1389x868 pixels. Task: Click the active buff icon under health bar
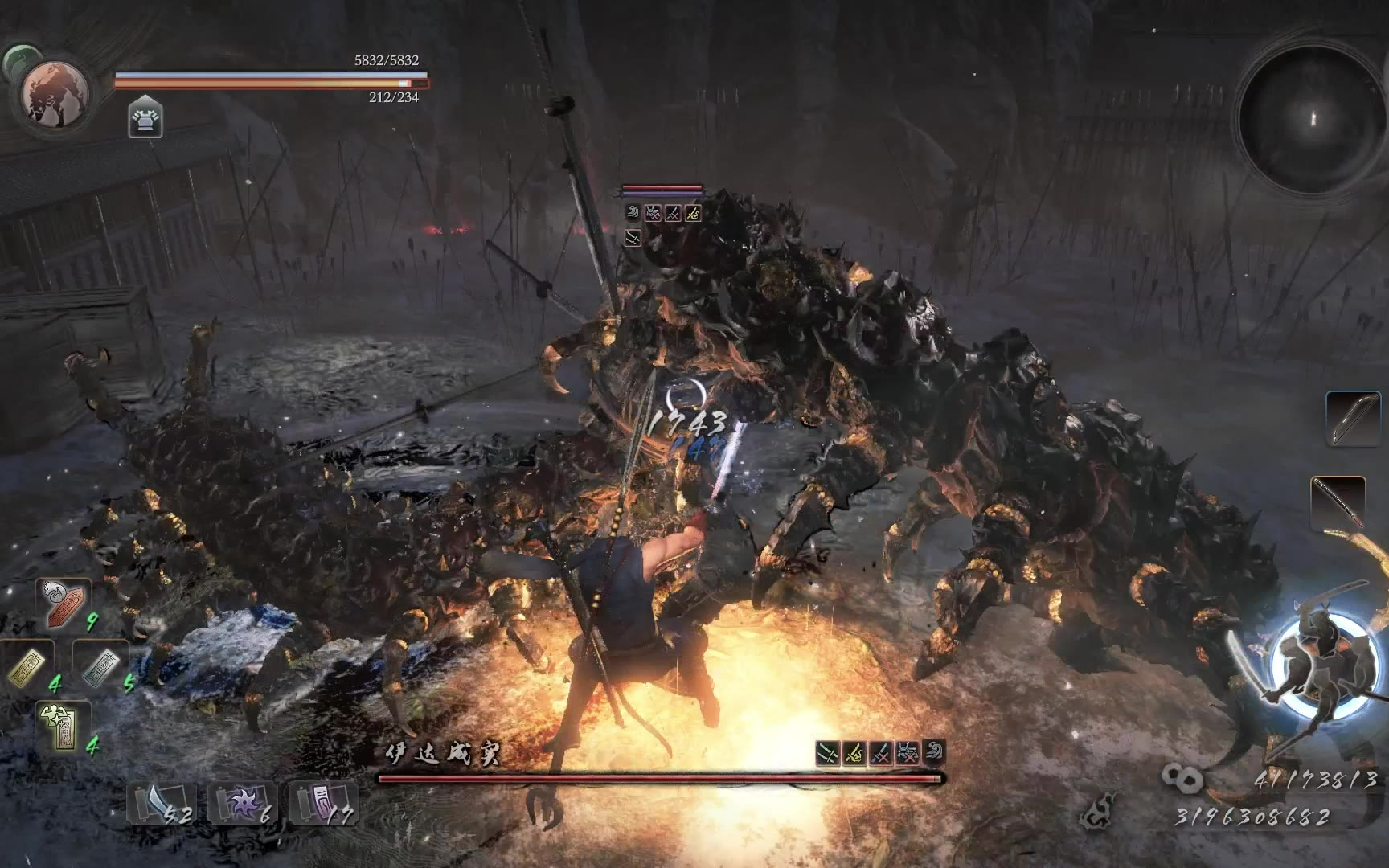145,119
